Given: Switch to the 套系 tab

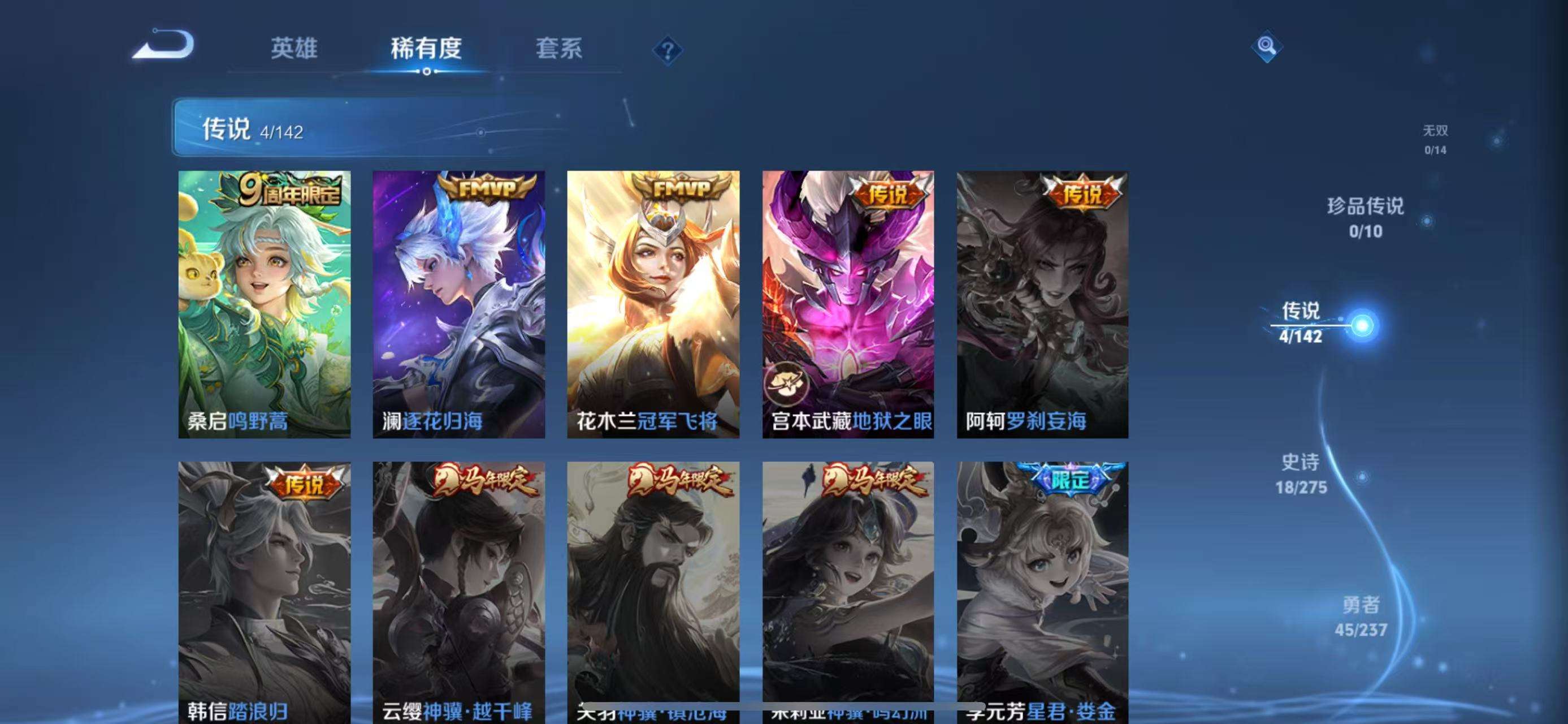Looking at the screenshot, I should coord(558,51).
